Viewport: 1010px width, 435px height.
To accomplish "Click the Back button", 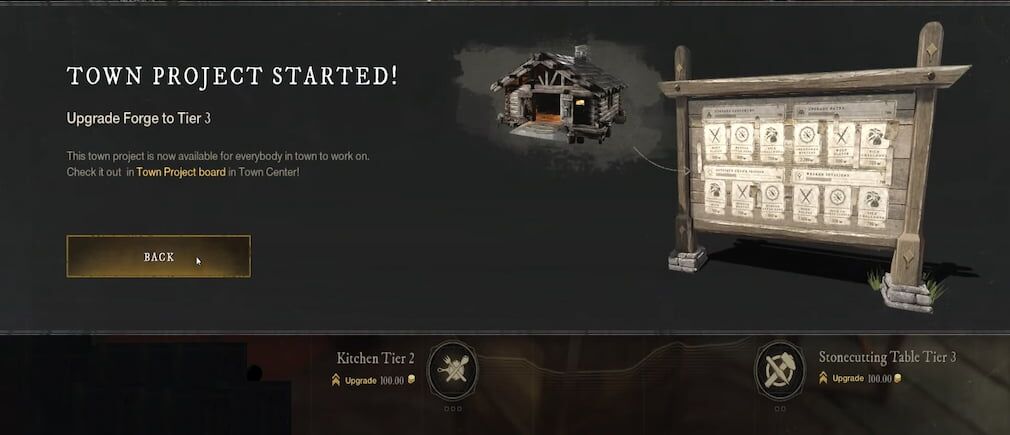I will point(158,257).
